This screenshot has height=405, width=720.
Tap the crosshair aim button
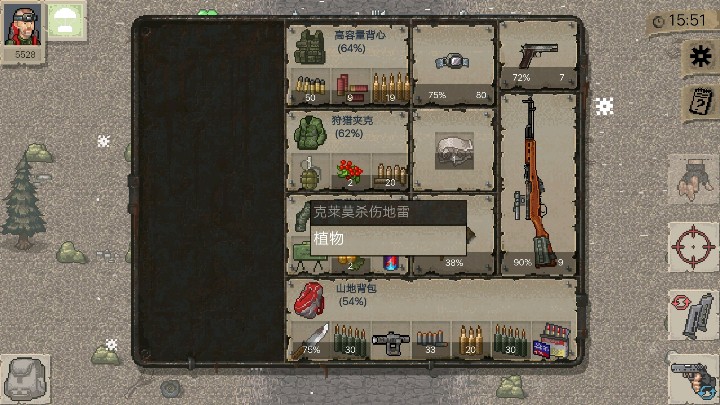(692, 245)
